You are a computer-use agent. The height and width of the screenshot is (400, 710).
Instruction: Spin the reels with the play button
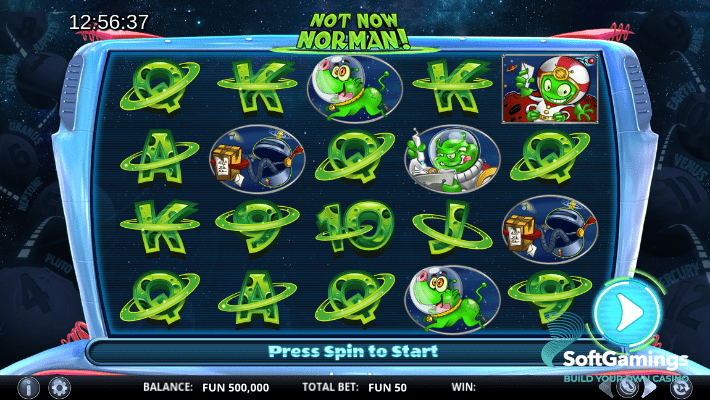[x=627, y=315]
